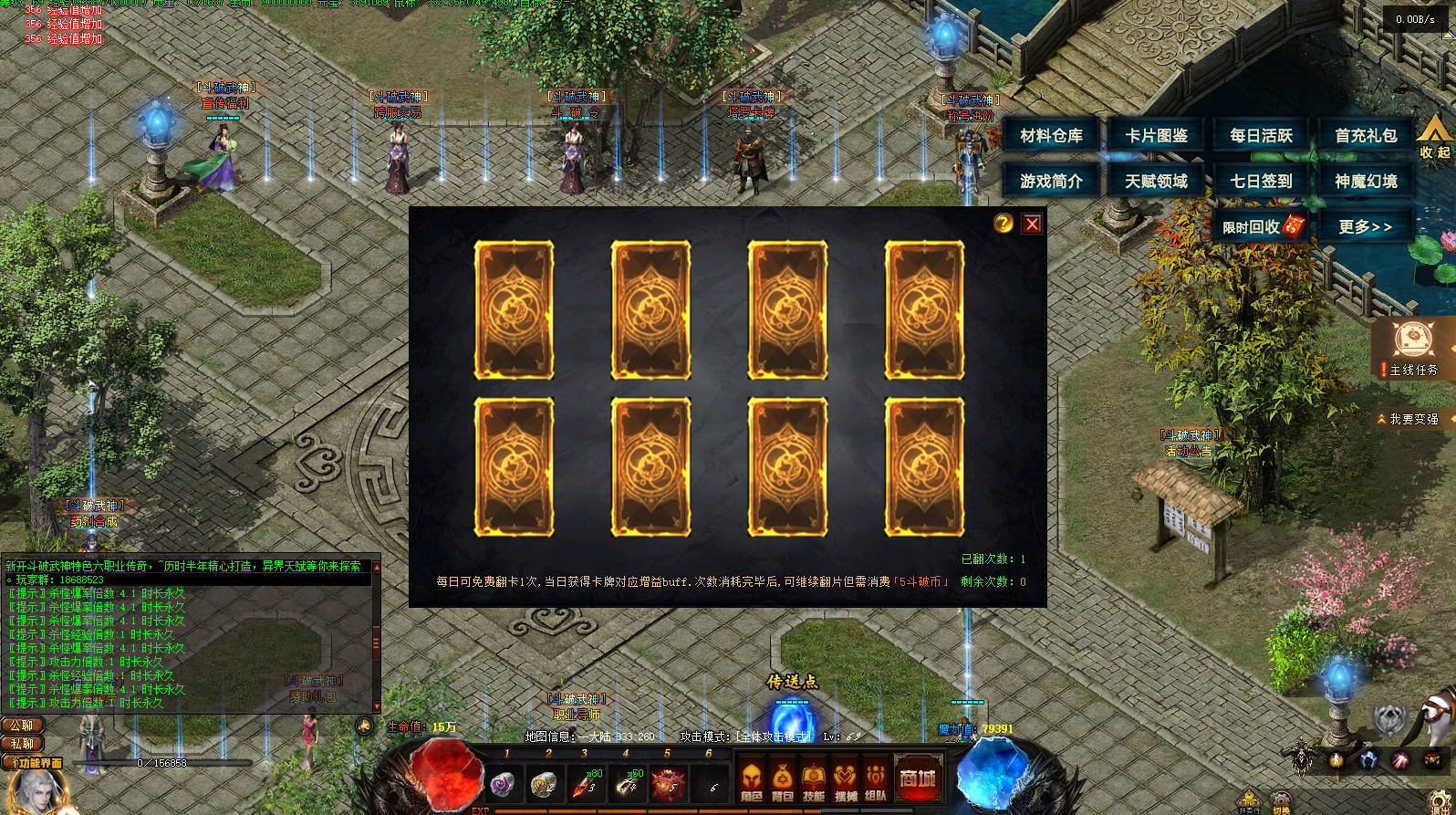This screenshot has width=1456, height=815.
Task: Collapse the menu with the 收起 arrow
Action: pos(1434,141)
